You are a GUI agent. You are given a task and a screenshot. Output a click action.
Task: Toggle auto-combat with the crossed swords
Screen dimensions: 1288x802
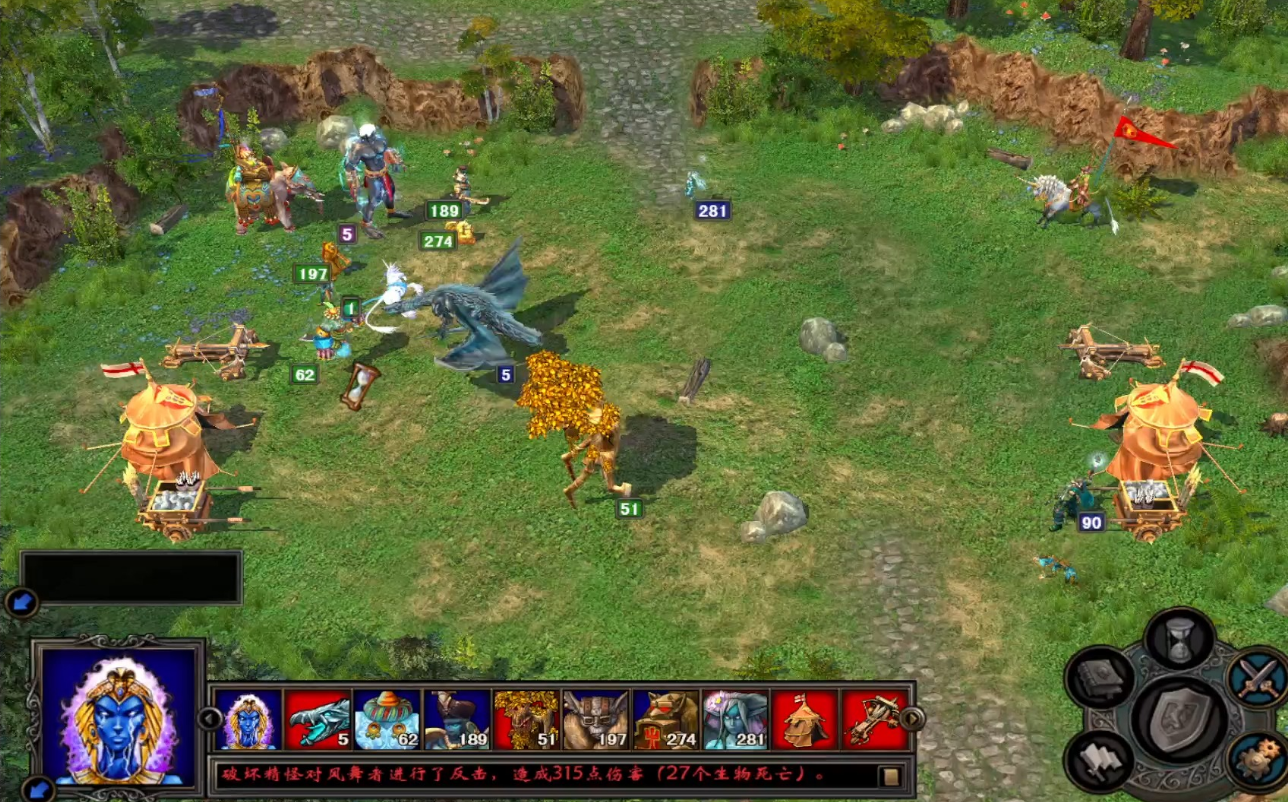(x=1256, y=677)
